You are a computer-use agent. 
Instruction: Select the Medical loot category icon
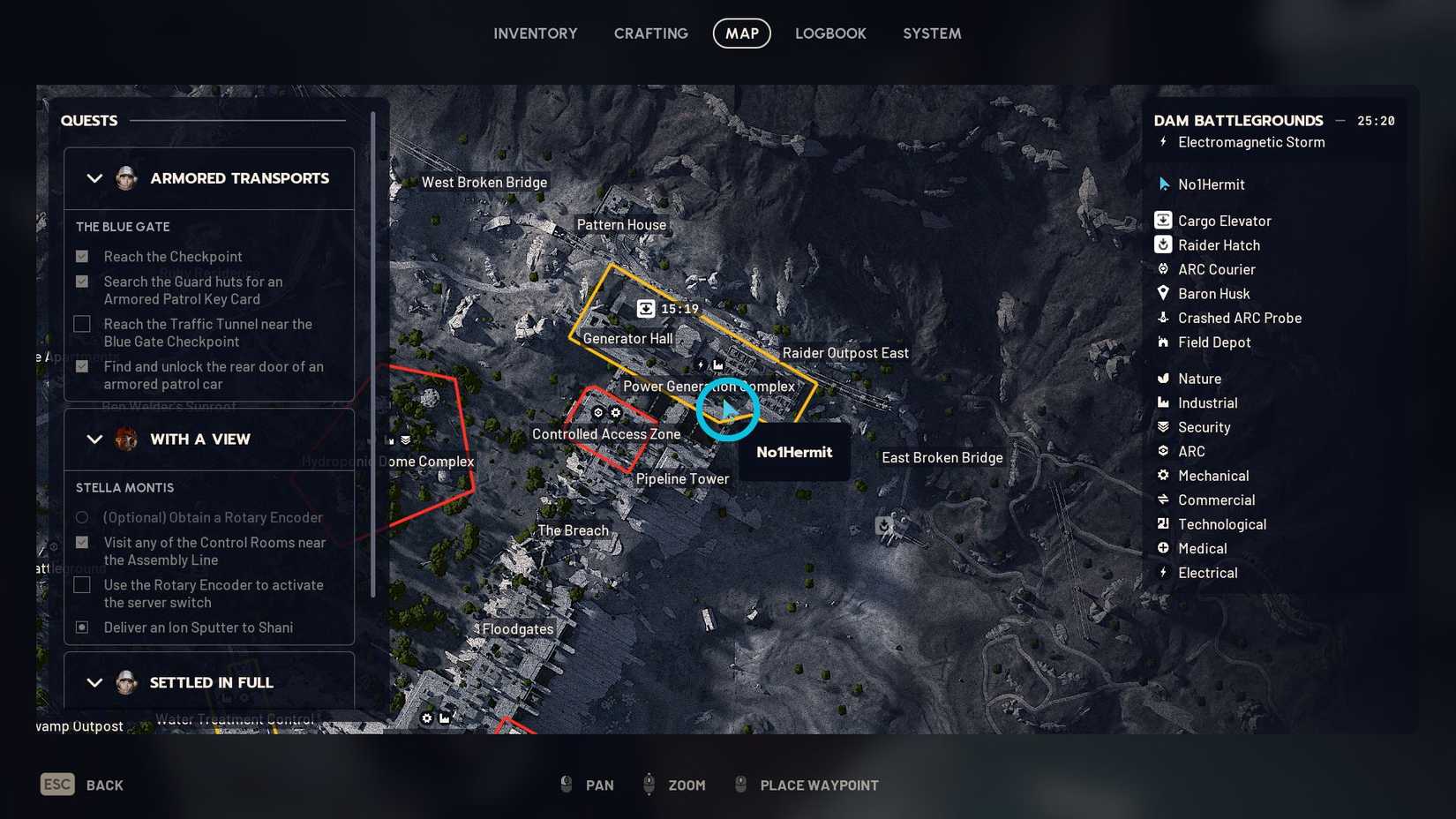coord(1162,548)
